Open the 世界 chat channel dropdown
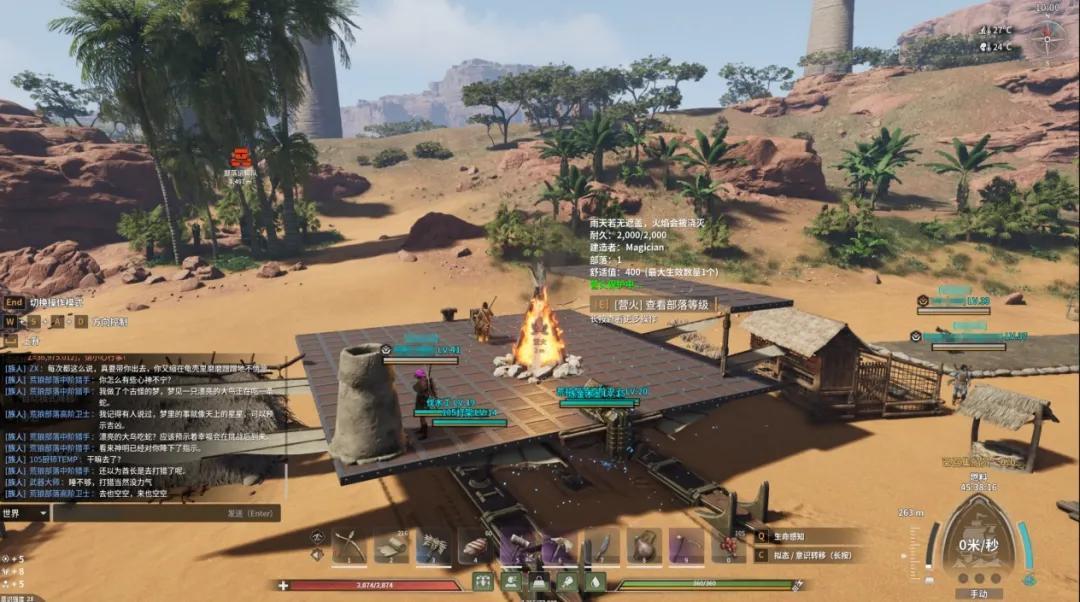The width and height of the screenshot is (1080, 602). click(x=25, y=513)
